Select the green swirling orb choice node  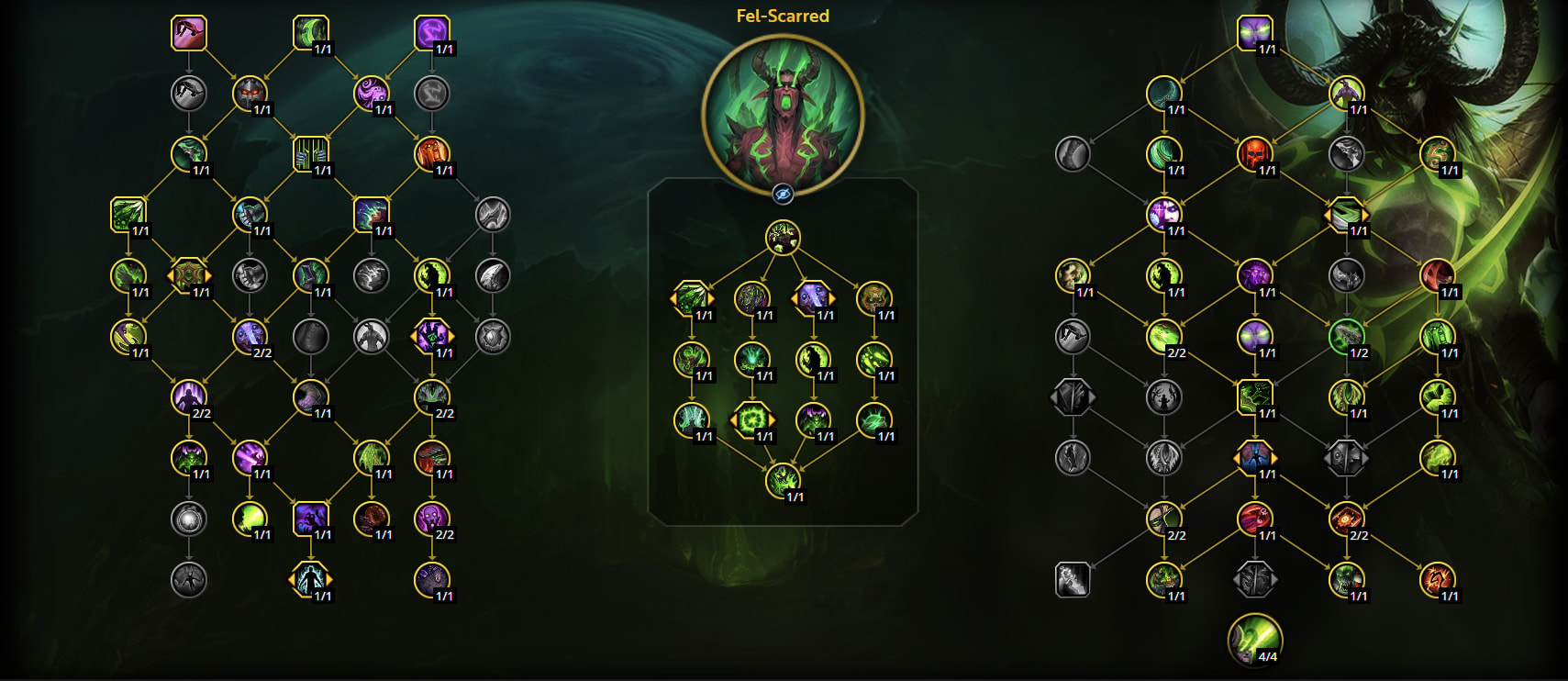pos(752,420)
